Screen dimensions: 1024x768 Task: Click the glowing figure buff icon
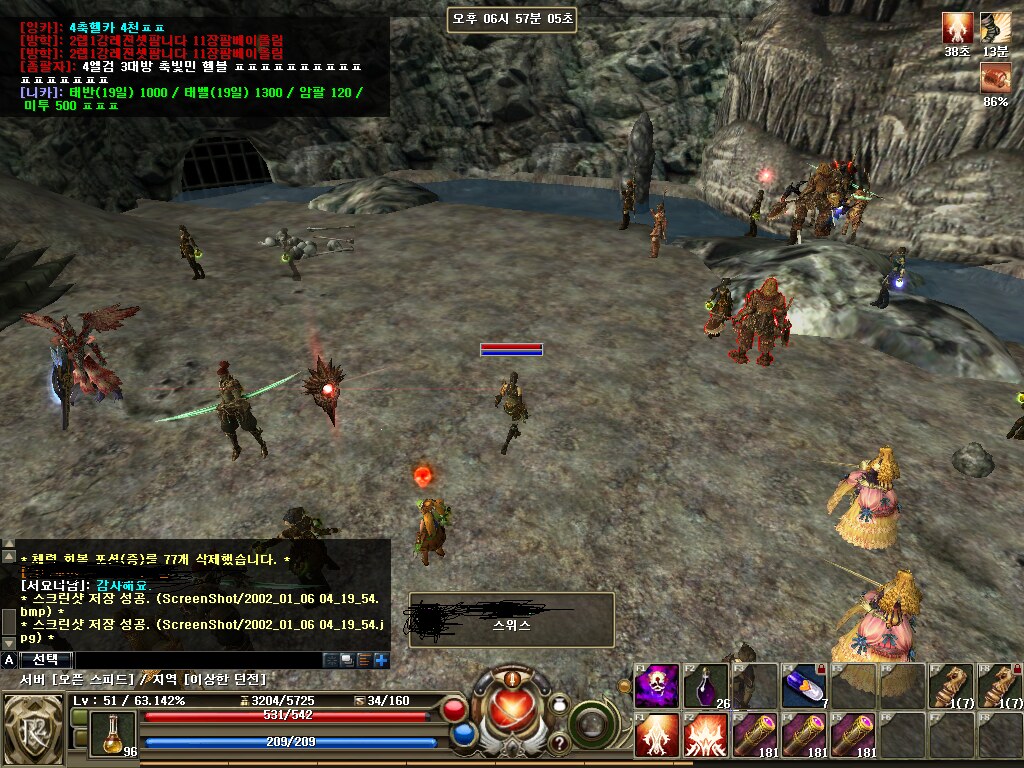coord(957,27)
